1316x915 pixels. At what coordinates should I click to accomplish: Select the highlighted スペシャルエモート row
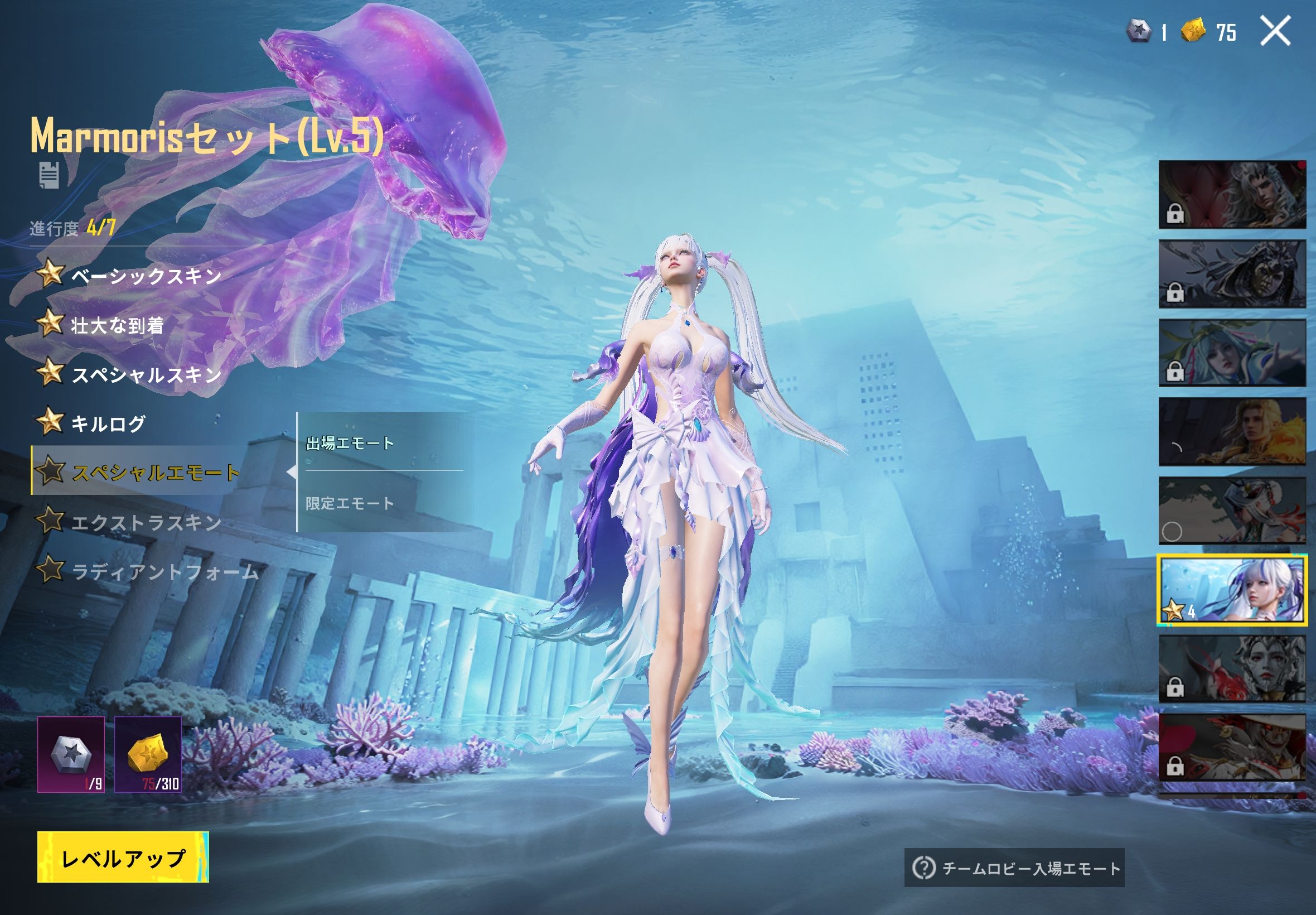click(154, 472)
